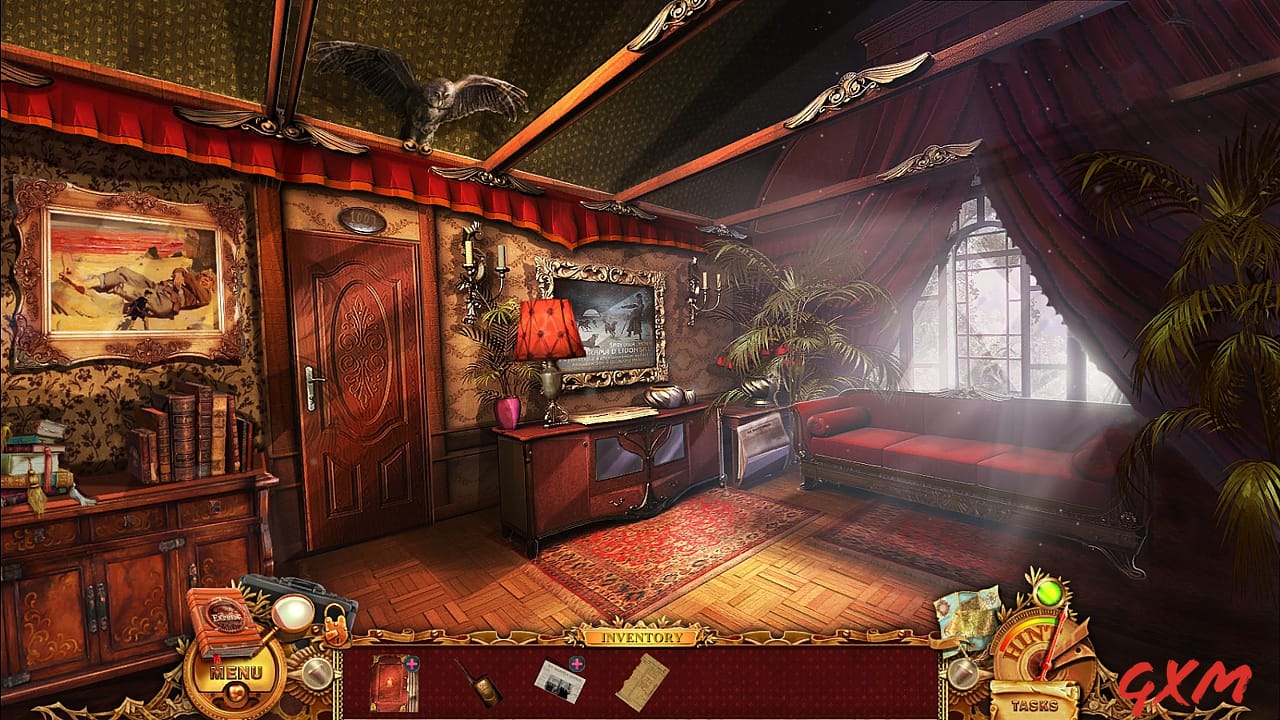The height and width of the screenshot is (720, 1280).
Task: Click the compass magnifier icon left of Tasks
Action: click(963, 672)
